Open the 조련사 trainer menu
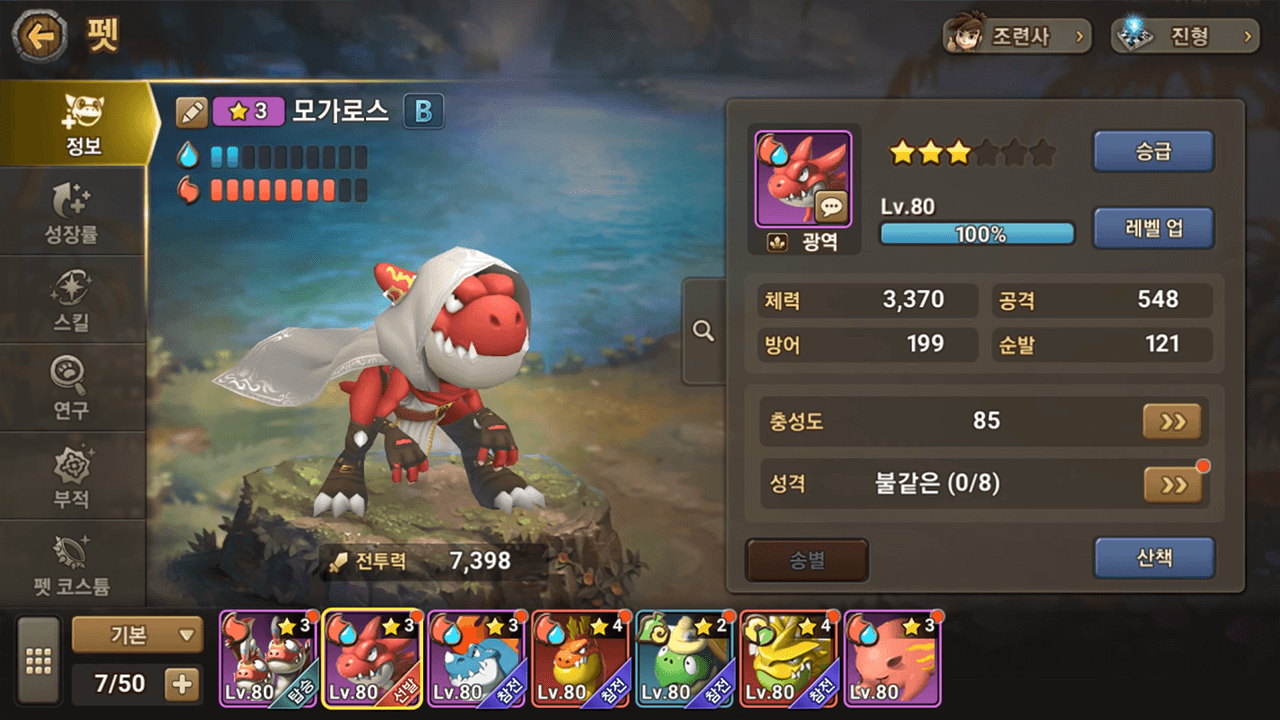This screenshot has height=720, width=1280. 1016,37
